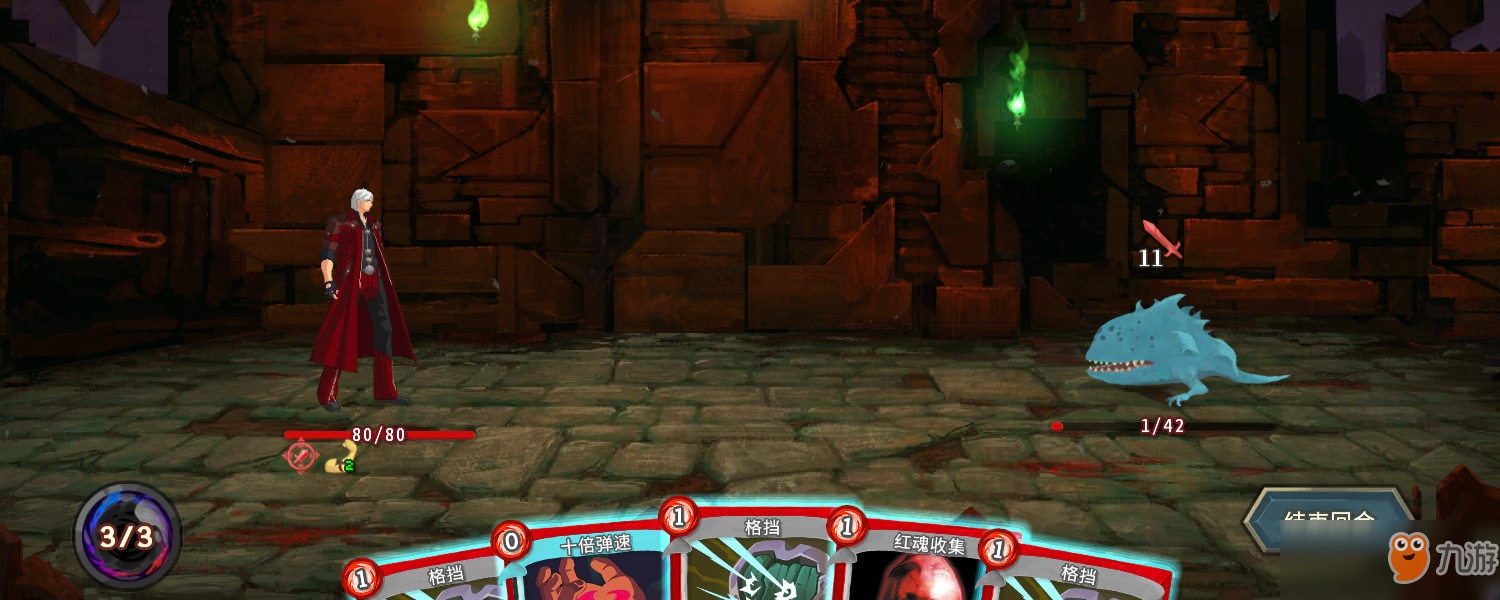Screen dimensions: 1500x600
Task: Inspect the flexed-arm strength buff icon
Action: point(342,457)
